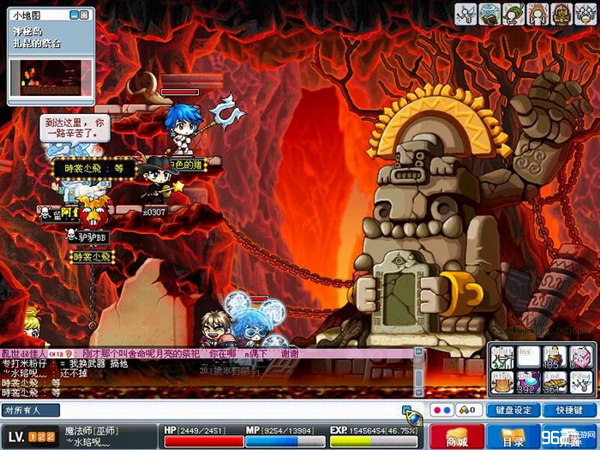600x450 pixels.
Task: Click the chat text input field
Action: click(230, 410)
